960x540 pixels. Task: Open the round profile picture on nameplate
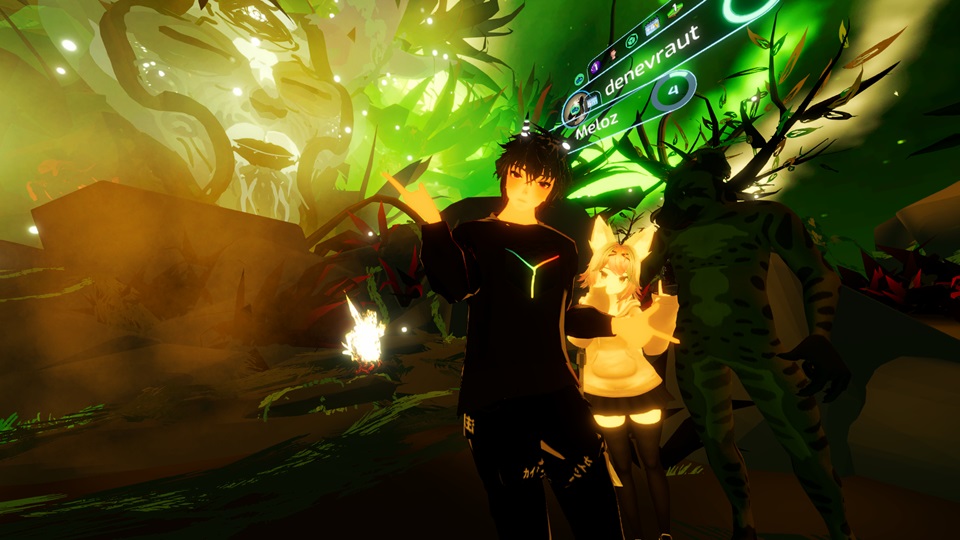(575, 106)
